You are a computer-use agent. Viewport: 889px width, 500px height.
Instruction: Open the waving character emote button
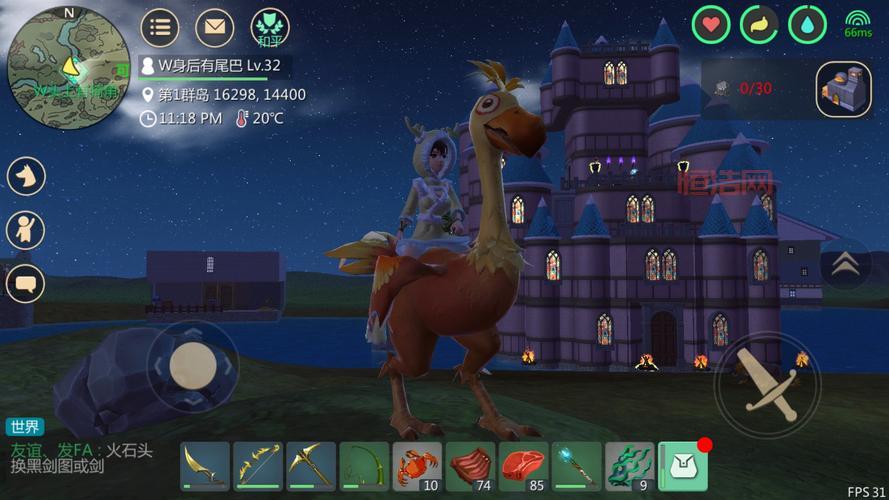[26, 230]
